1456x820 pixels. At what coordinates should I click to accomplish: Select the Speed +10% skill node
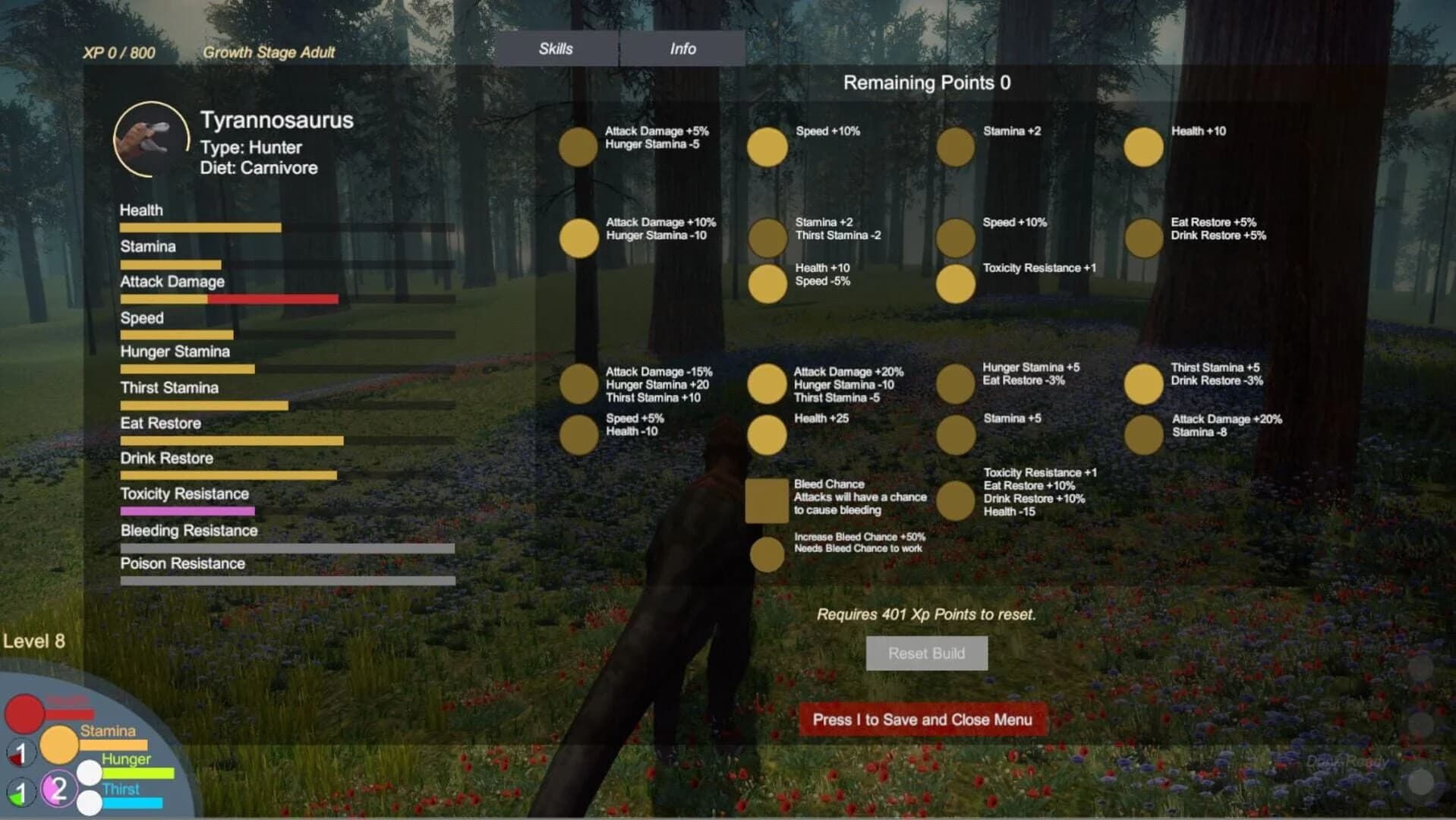[767, 147]
